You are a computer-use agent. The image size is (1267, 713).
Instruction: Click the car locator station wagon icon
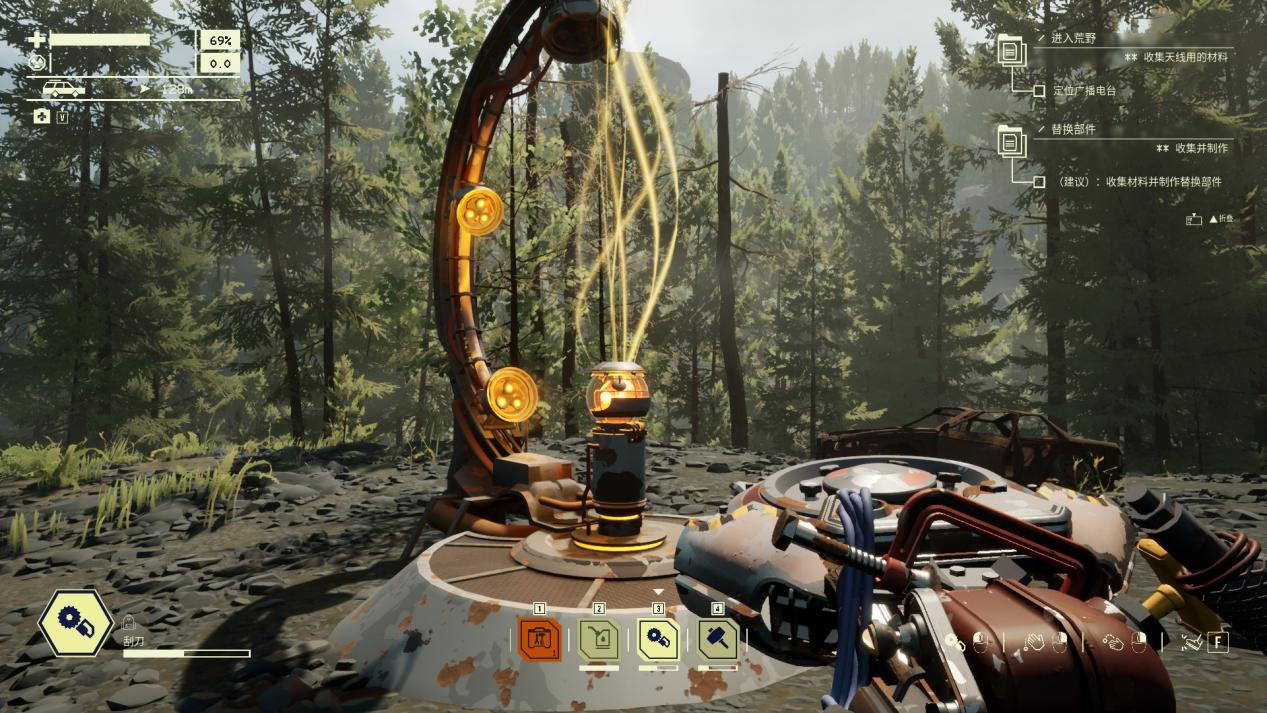(63, 89)
